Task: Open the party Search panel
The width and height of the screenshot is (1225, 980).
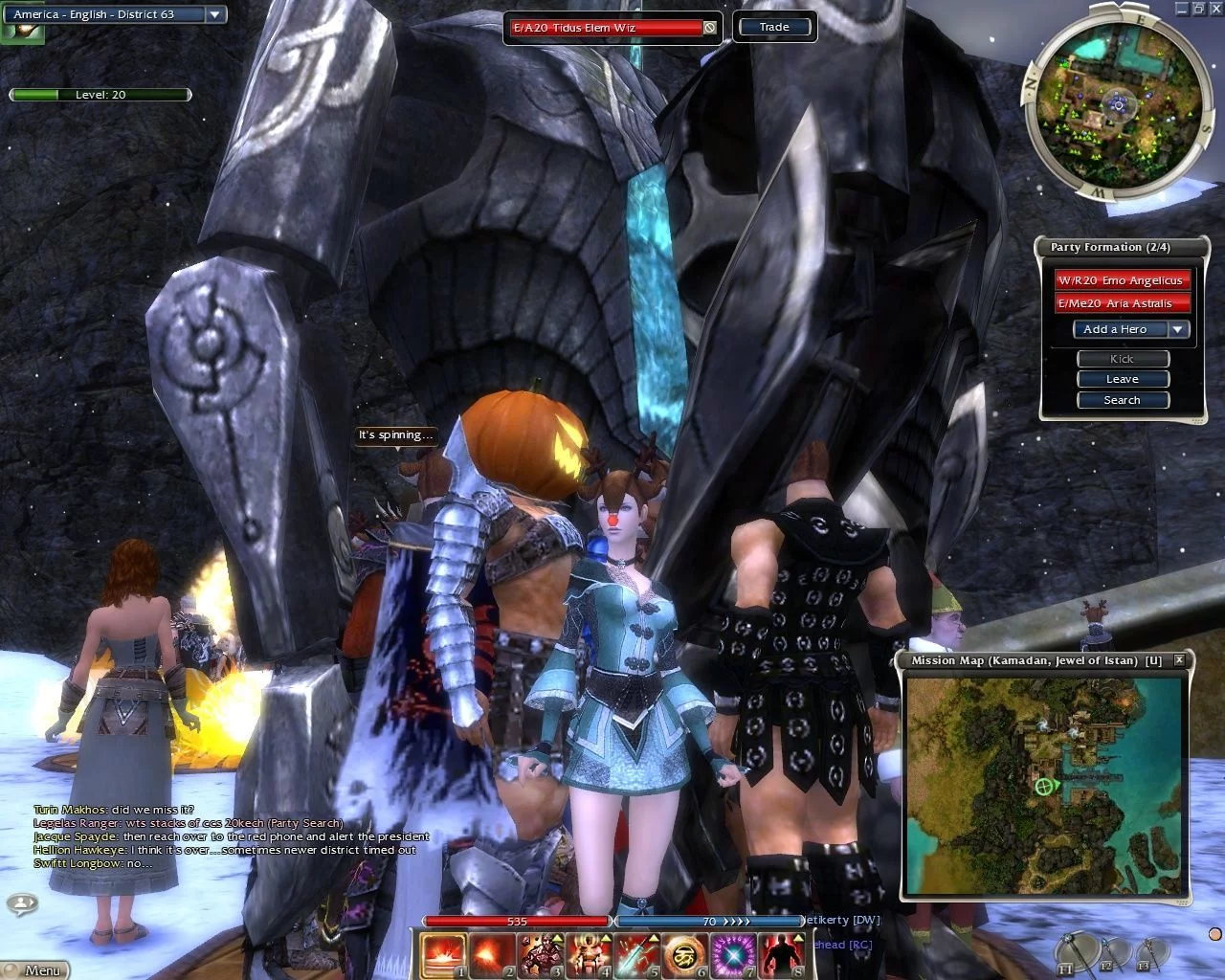Action: pyautogui.click(x=1123, y=400)
